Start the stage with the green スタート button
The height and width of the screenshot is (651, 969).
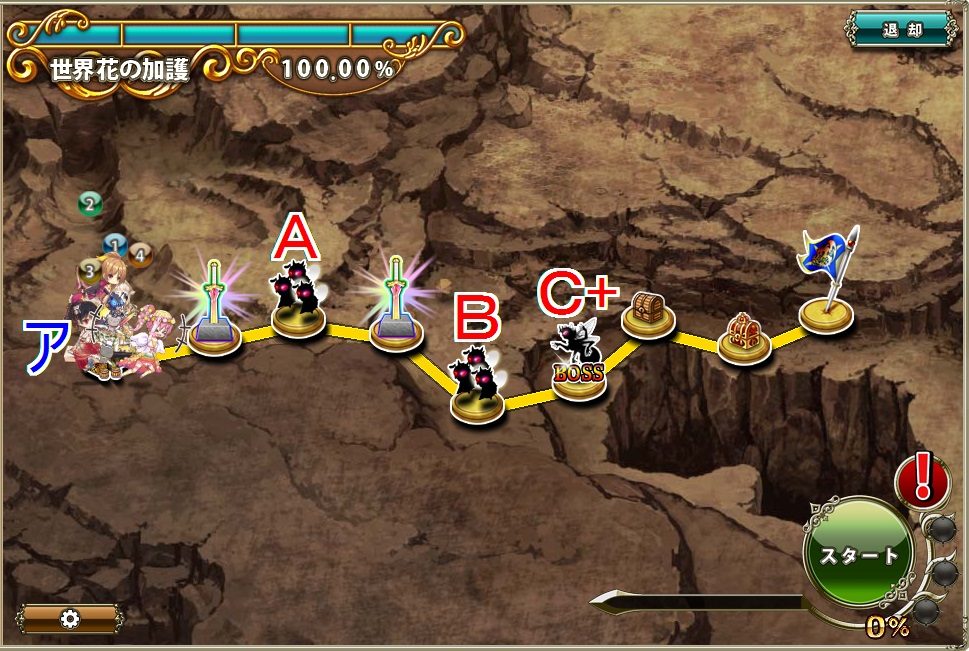coord(859,553)
